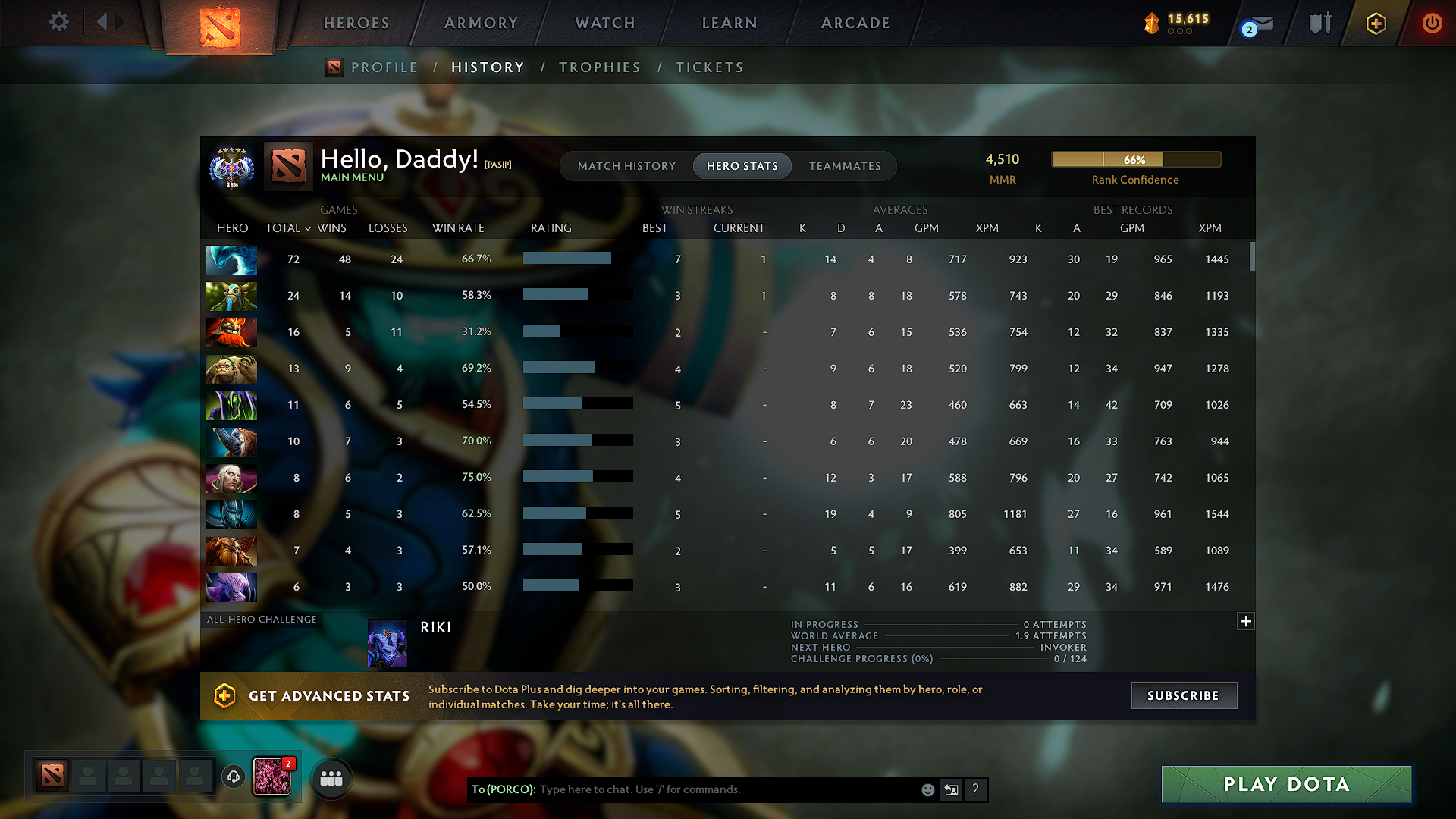Screen dimensions: 1456x819
Task: Click the Rank Confidence progress bar
Action: point(1135,159)
